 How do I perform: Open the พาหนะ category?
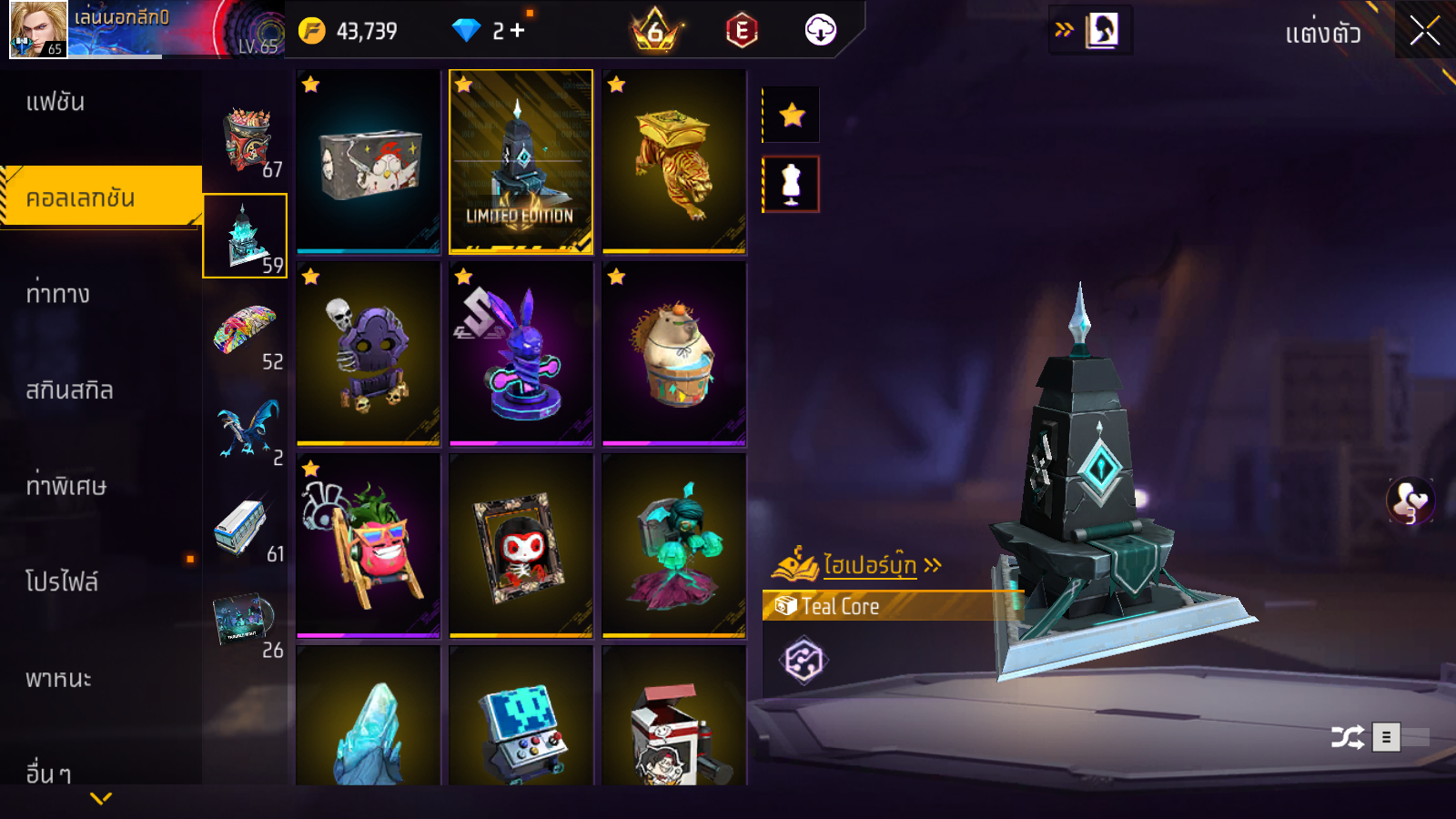click(x=58, y=679)
